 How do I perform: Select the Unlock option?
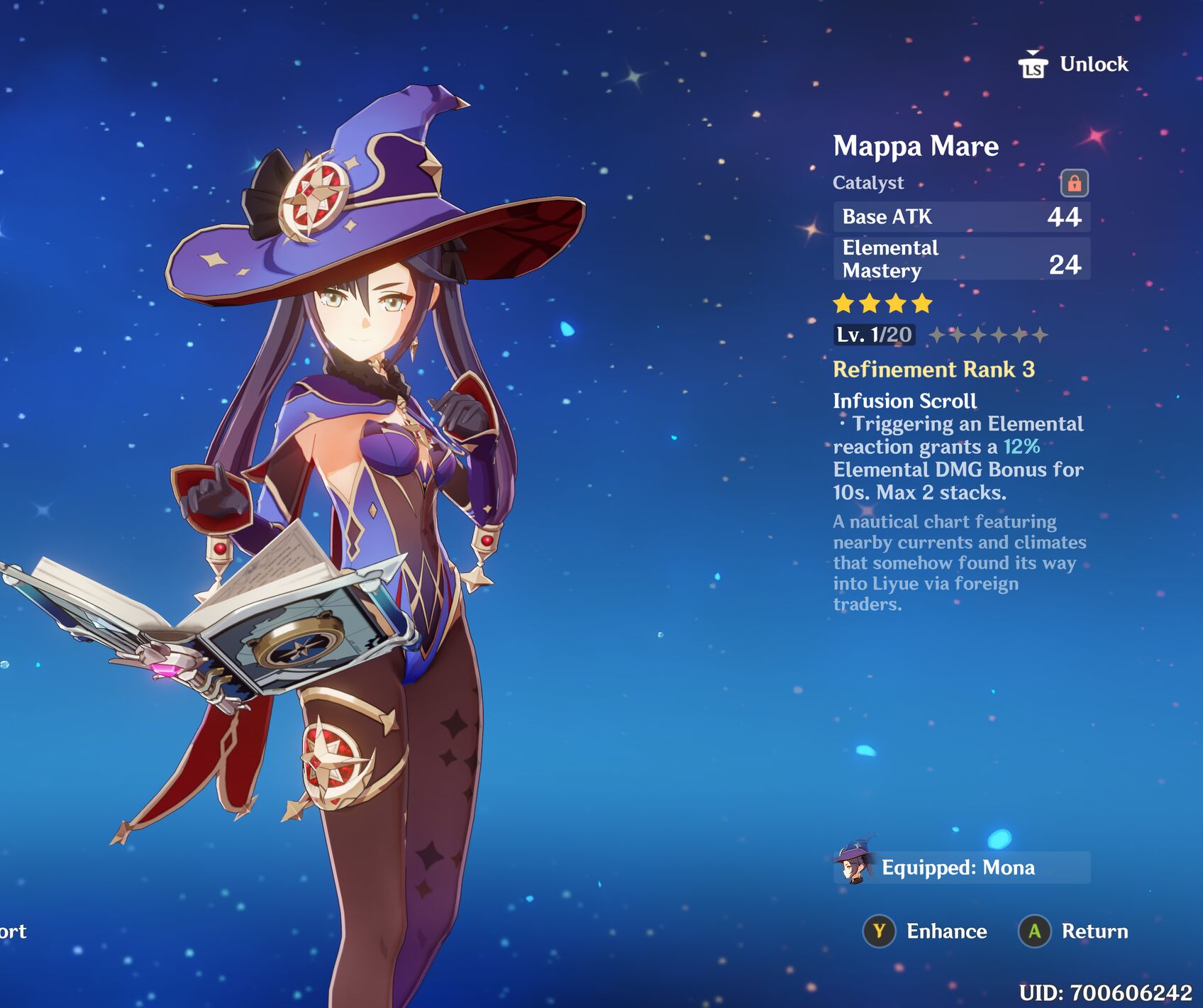(x=1074, y=65)
